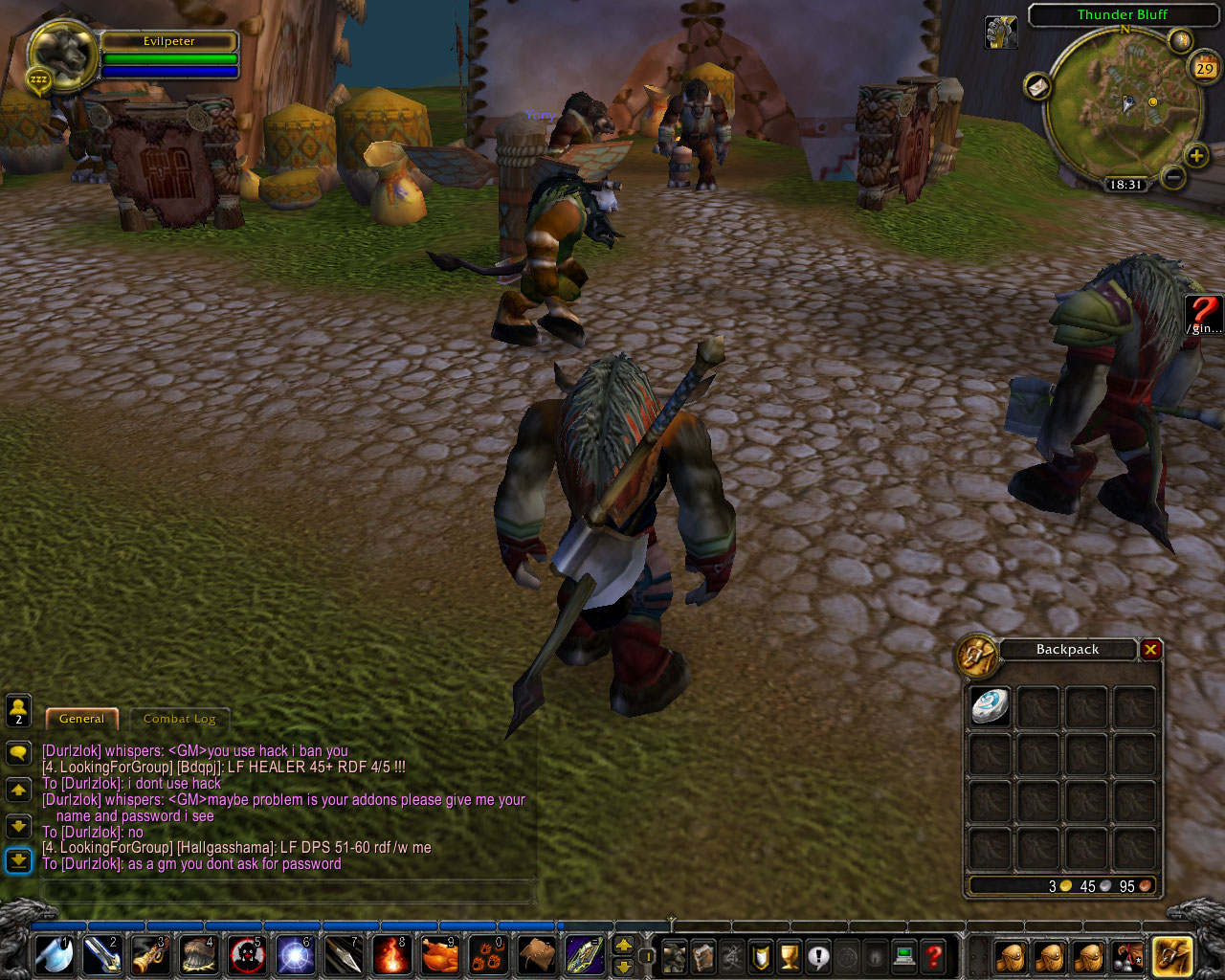
Task: Activate the axe ability in slot 1
Action: click(55, 956)
